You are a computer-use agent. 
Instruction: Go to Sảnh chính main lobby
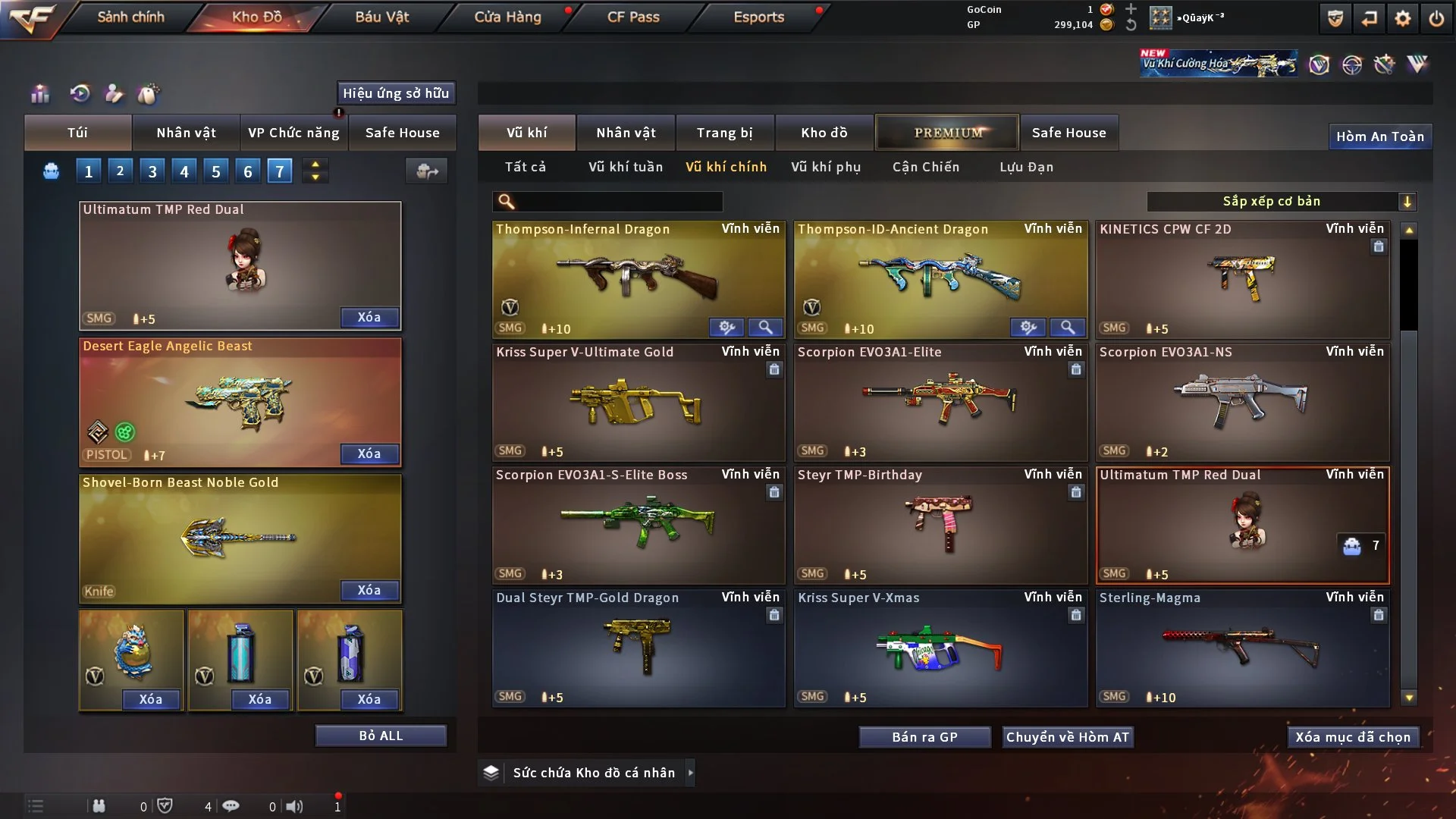coord(130,17)
